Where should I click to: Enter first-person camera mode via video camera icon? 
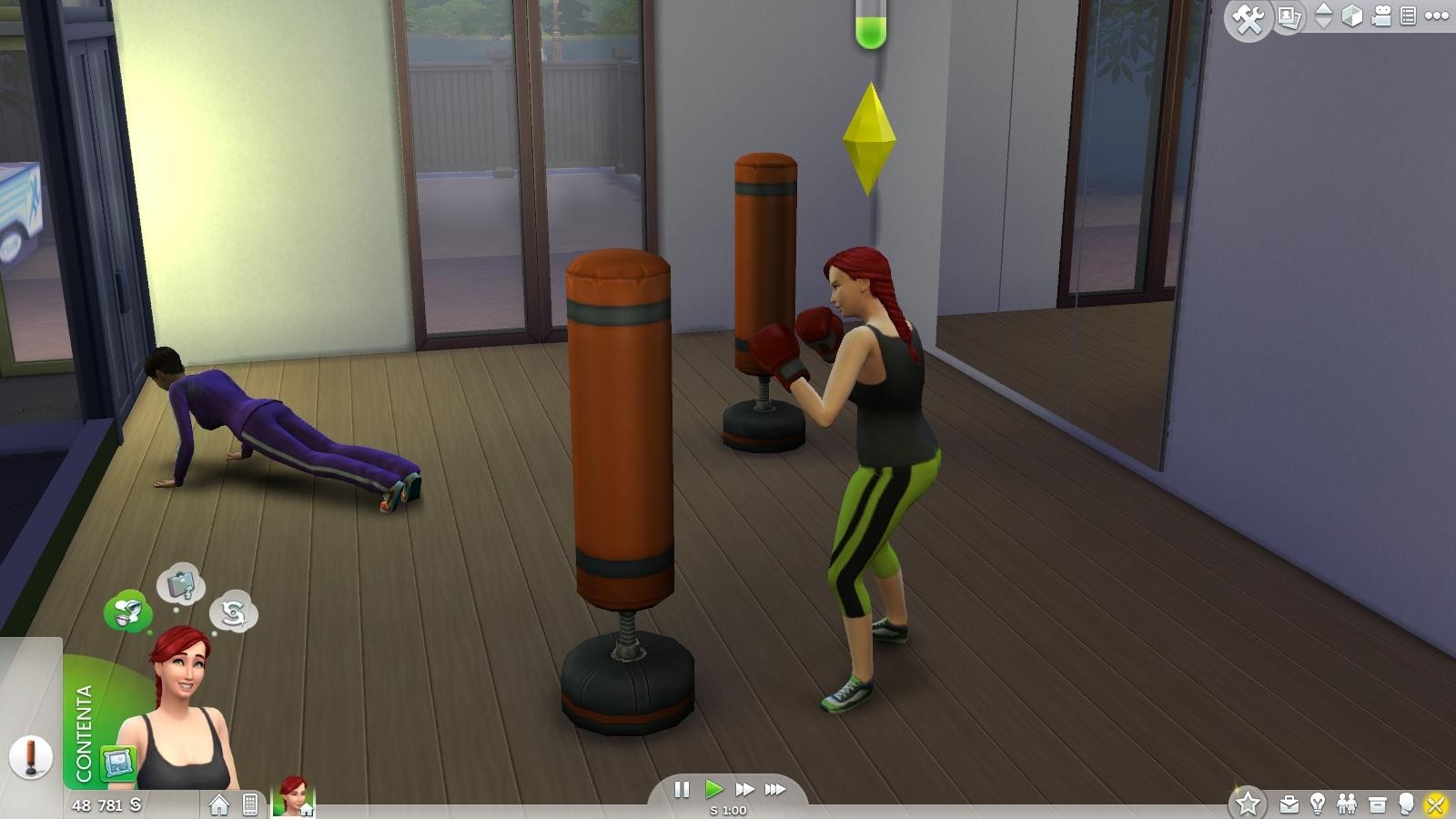1381,15
